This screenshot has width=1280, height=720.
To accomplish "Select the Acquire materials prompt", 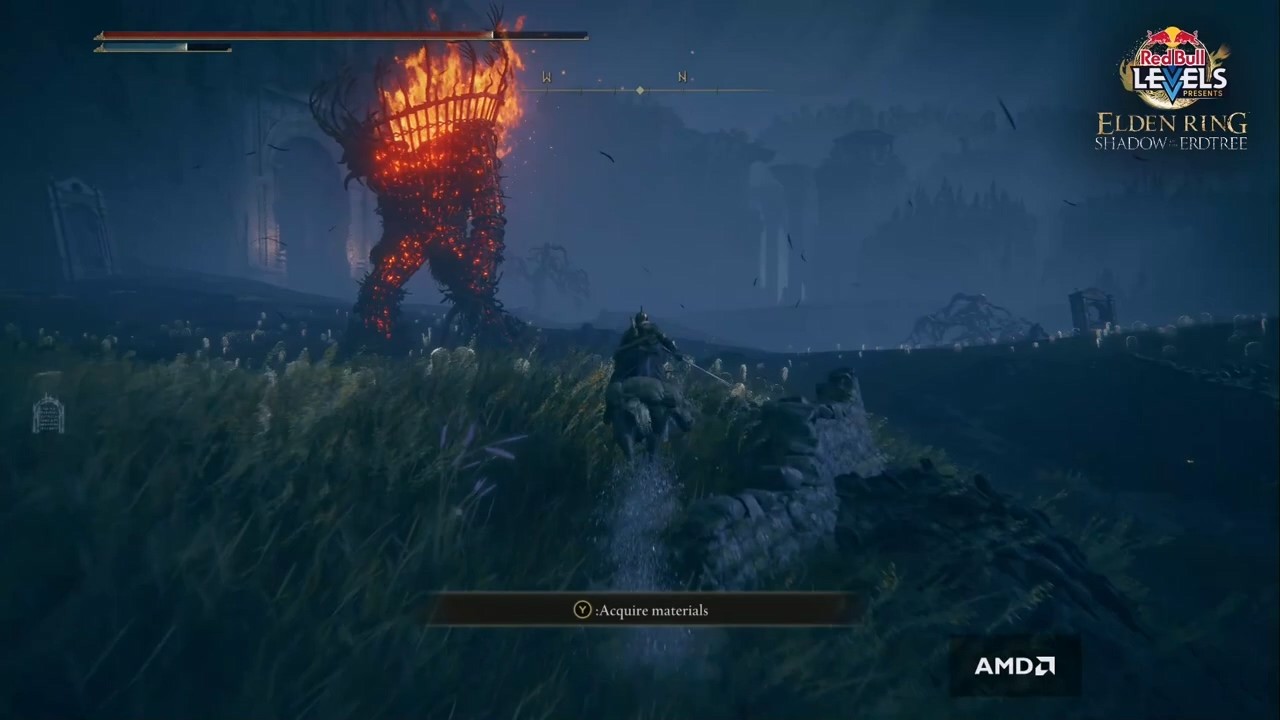I will (642, 610).
